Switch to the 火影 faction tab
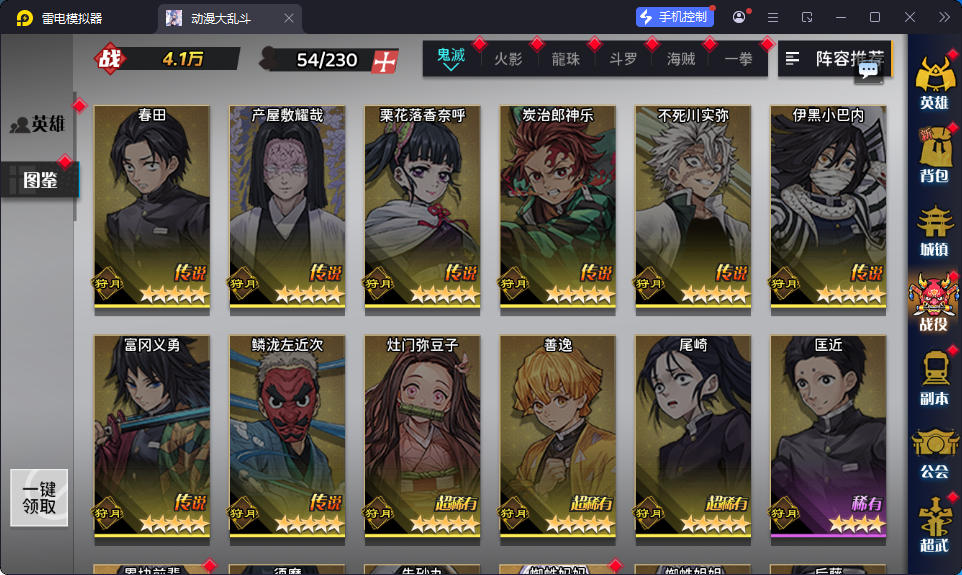 [508, 59]
